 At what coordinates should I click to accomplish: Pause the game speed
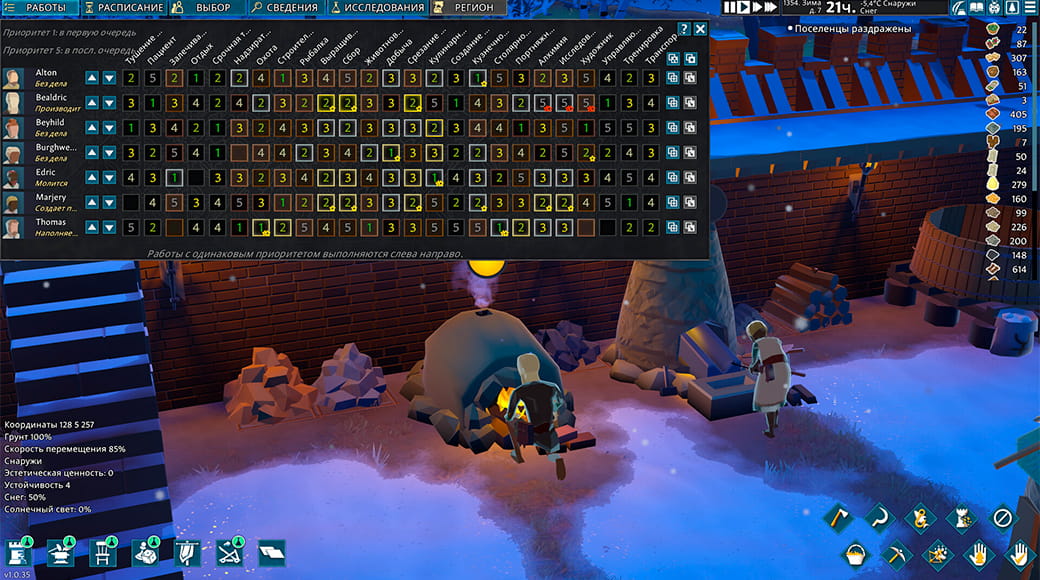coord(730,8)
